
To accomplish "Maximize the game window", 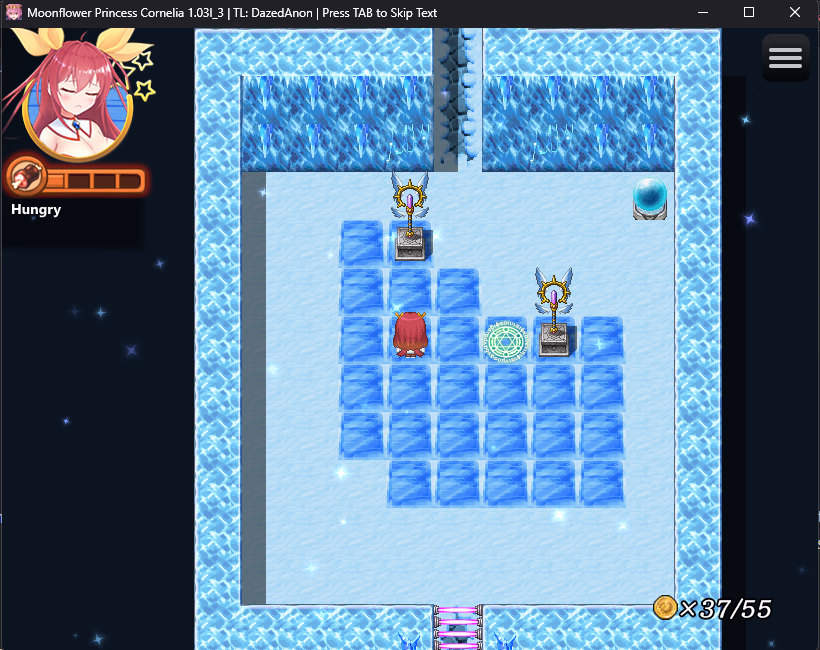I will click(x=749, y=13).
